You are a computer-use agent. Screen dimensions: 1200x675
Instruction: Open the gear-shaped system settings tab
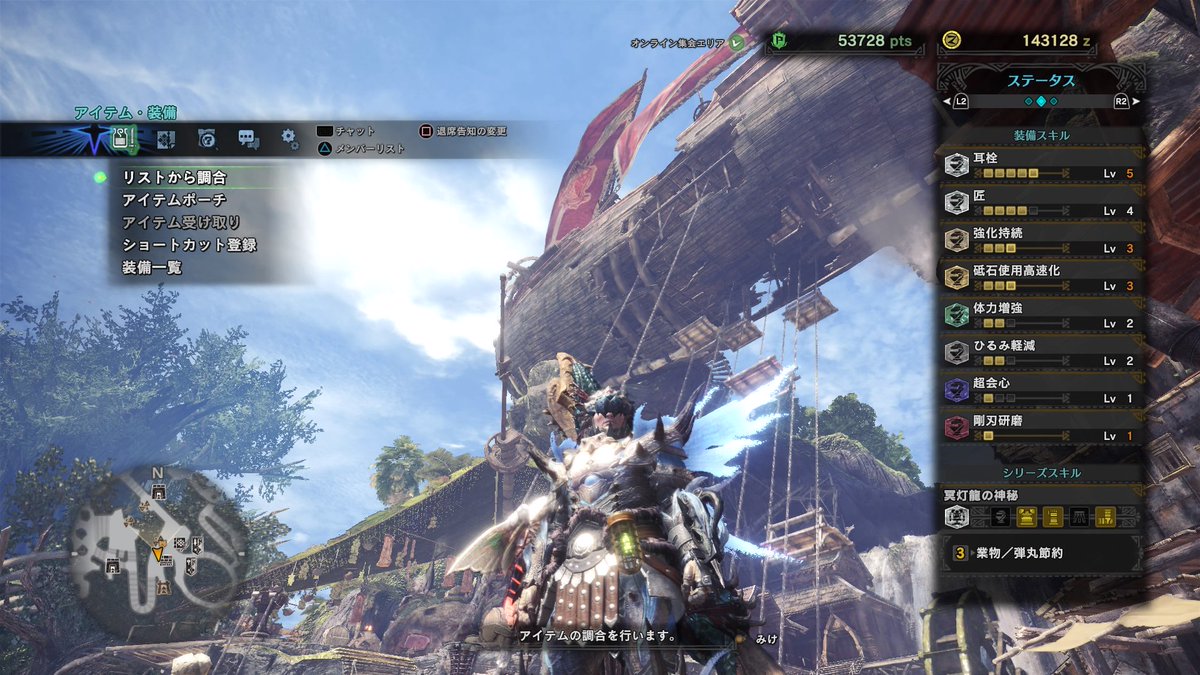(289, 139)
